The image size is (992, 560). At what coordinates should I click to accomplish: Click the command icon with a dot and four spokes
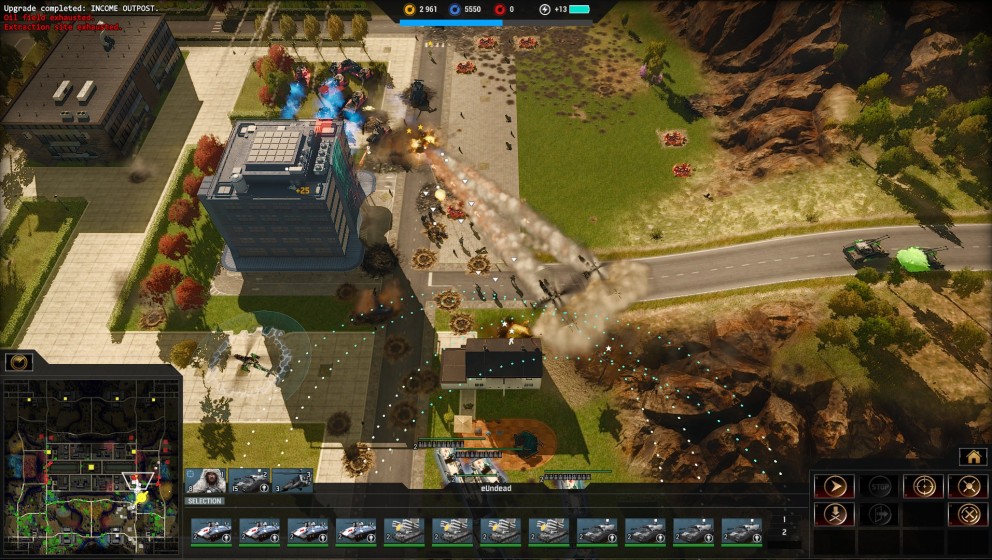point(967,486)
